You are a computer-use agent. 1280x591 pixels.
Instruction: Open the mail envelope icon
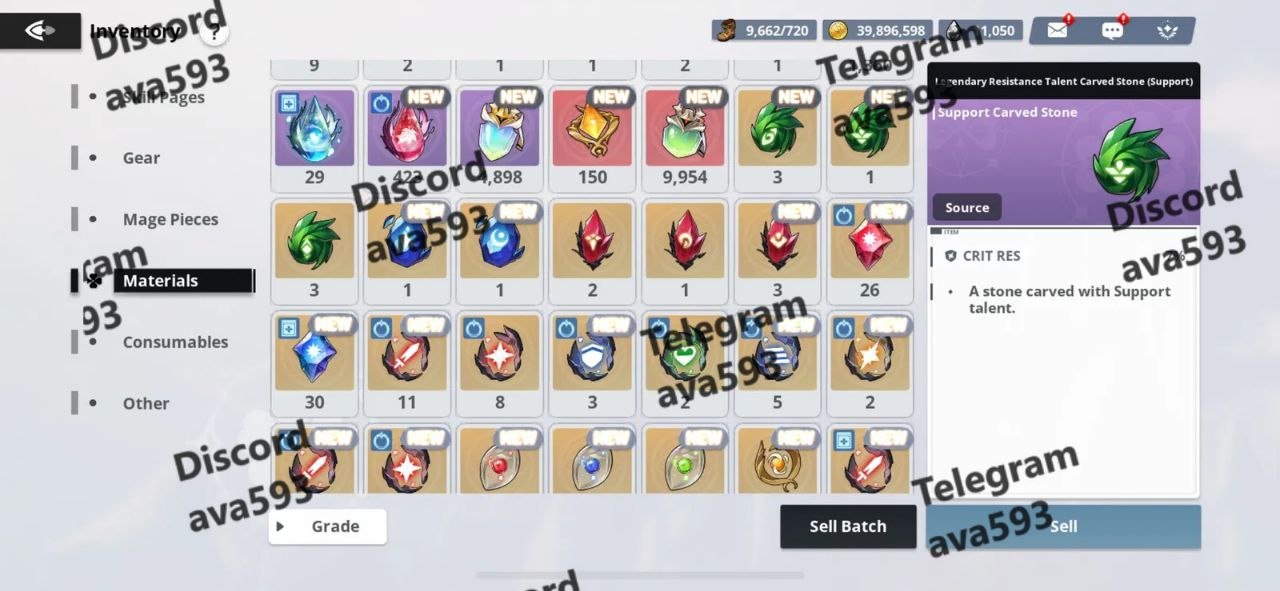point(1057,30)
